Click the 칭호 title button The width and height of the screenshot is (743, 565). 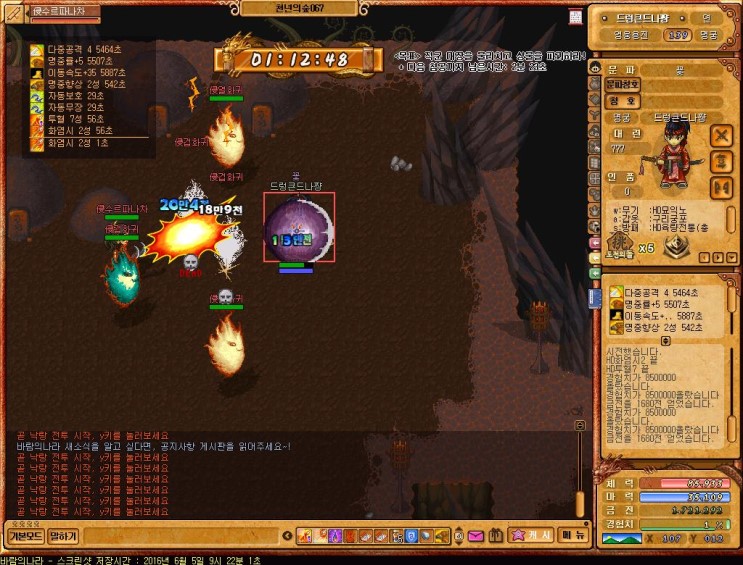tap(622, 101)
